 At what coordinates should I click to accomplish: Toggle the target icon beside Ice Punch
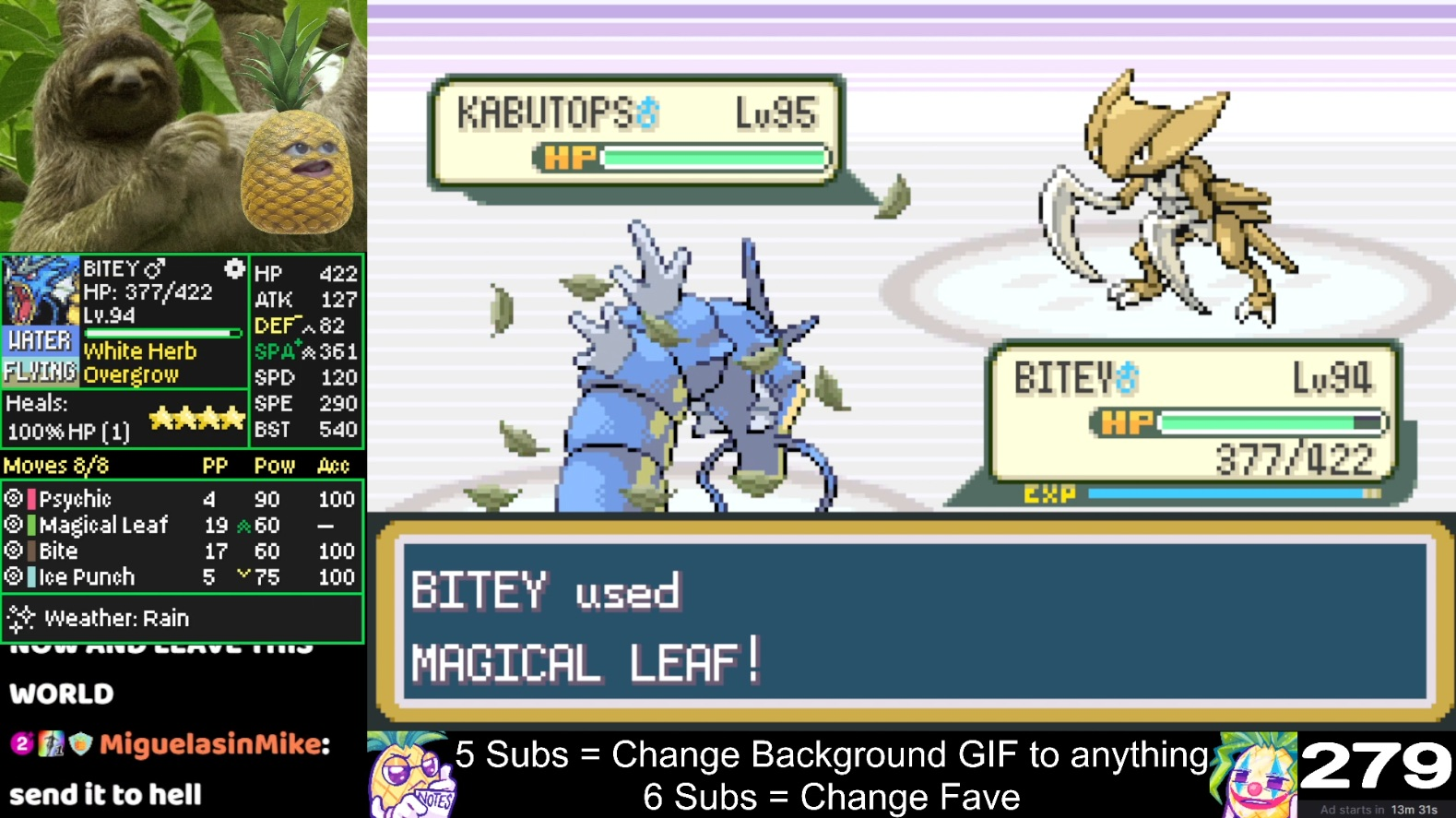15,576
